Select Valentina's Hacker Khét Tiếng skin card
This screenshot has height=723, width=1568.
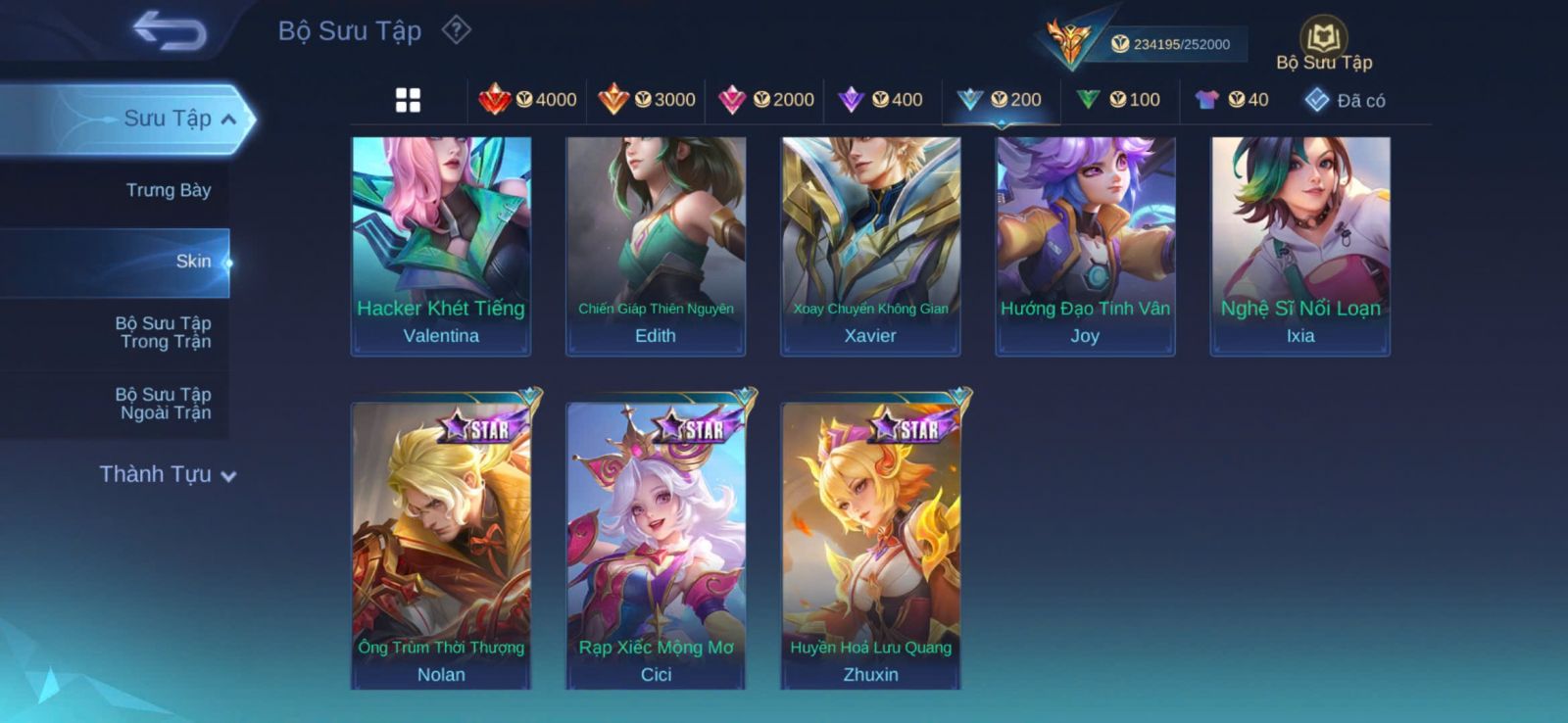(x=441, y=245)
